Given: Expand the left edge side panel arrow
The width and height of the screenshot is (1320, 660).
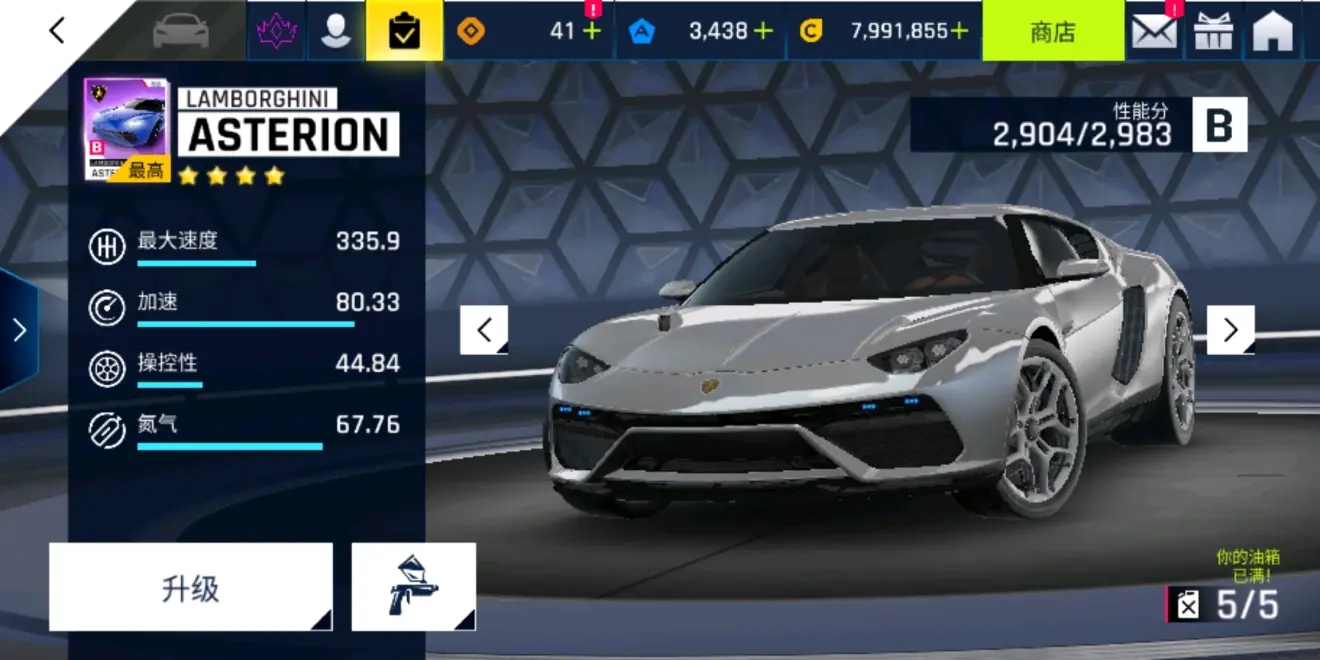Looking at the screenshot, I should (x=19, y=330).
